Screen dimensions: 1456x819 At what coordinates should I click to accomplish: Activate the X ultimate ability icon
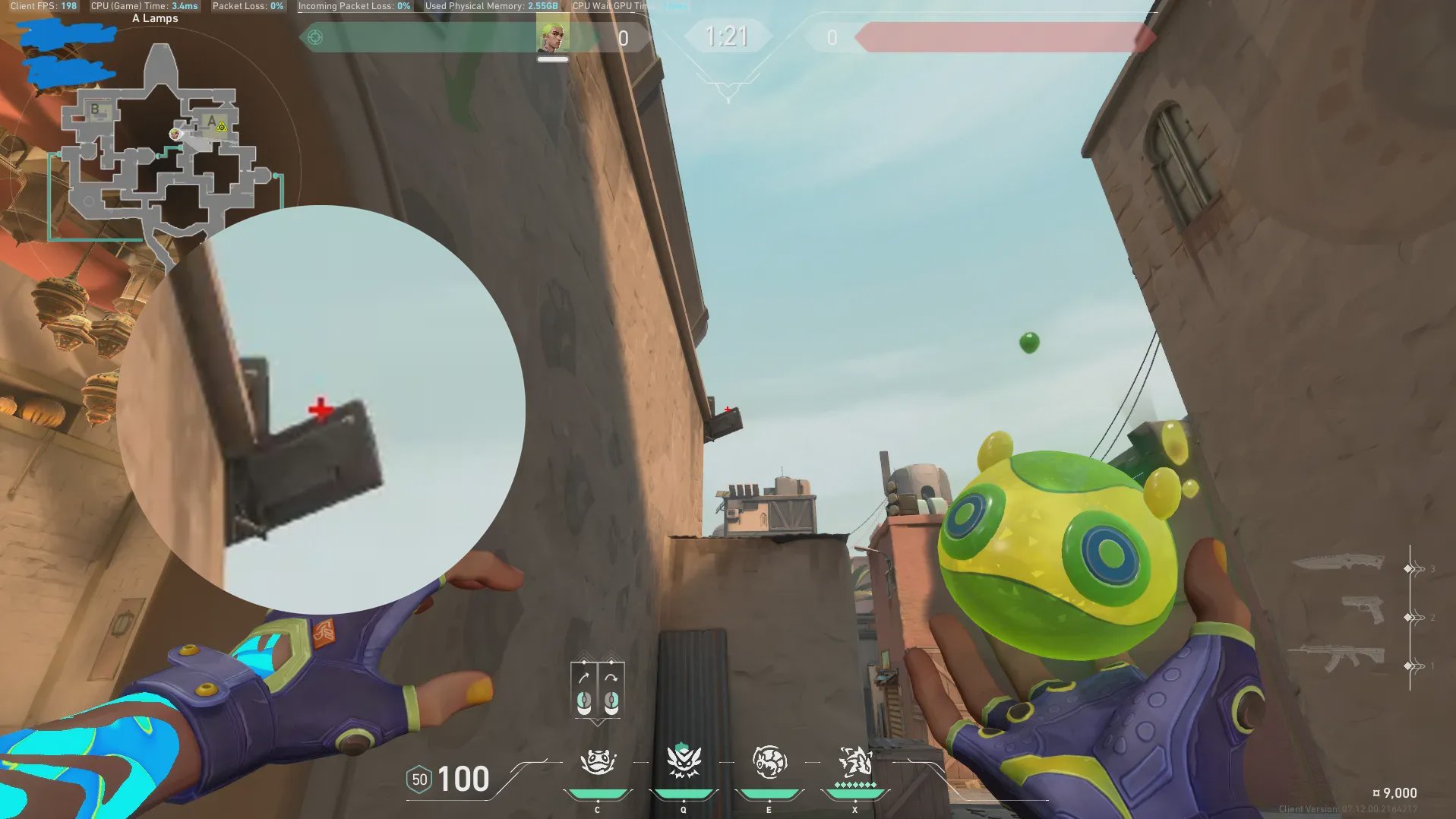[854, 762]
